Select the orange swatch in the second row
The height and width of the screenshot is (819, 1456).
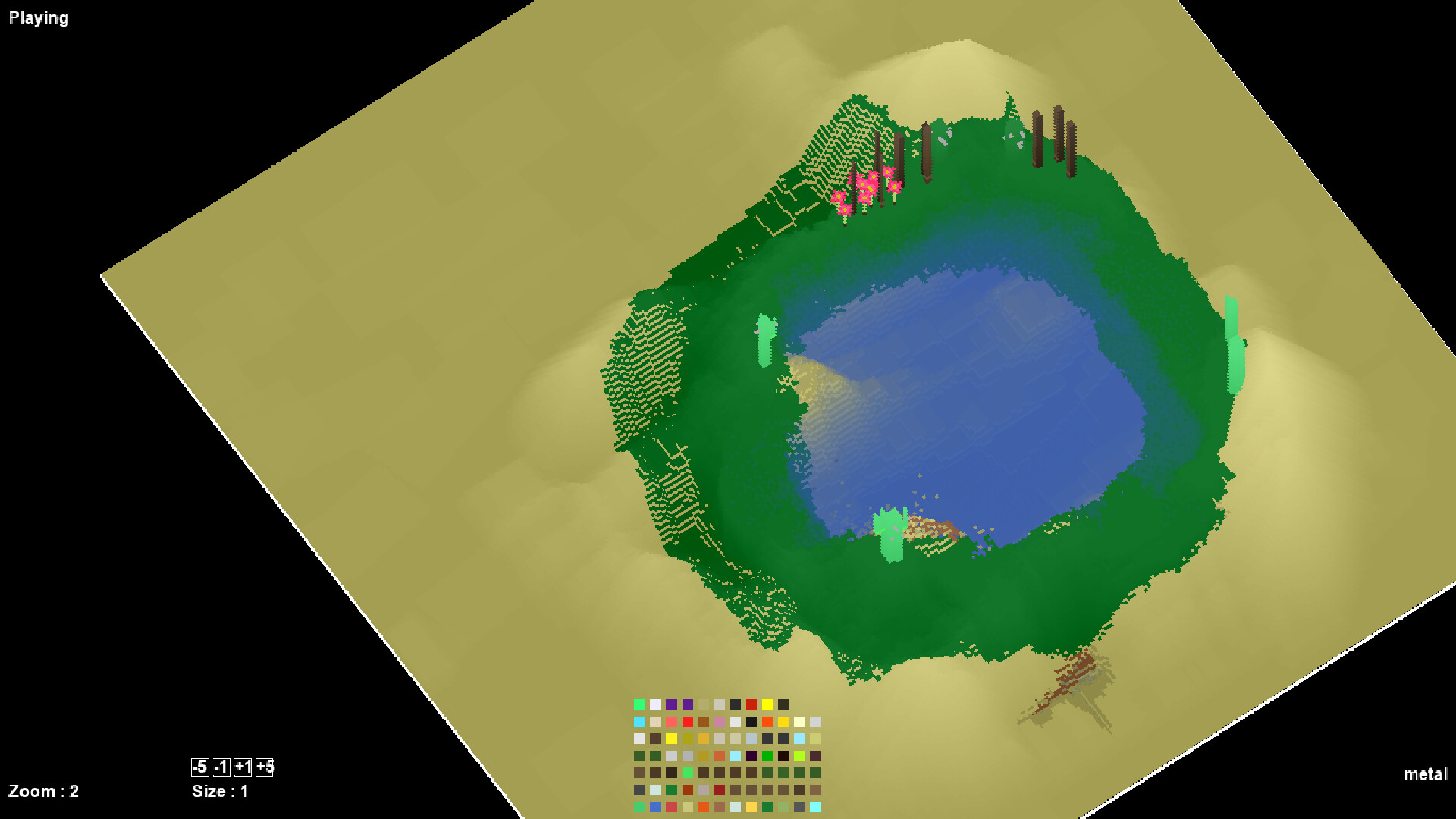(x=767, y=722)
